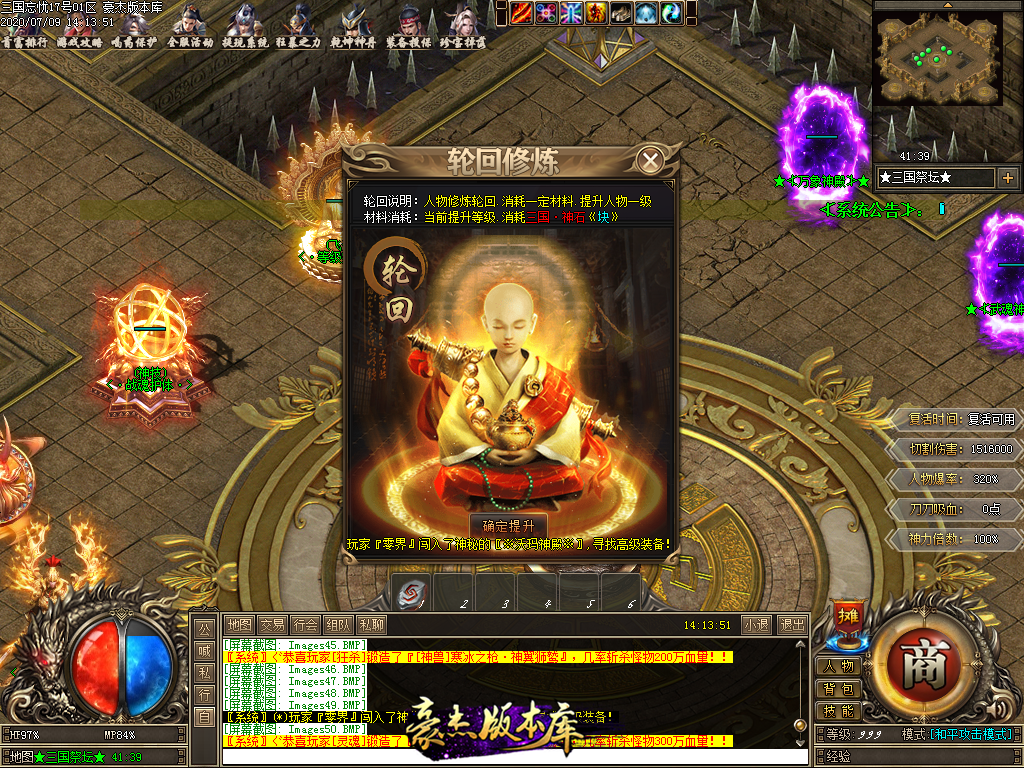Open the 人物 character panel

tap(838, 666)
